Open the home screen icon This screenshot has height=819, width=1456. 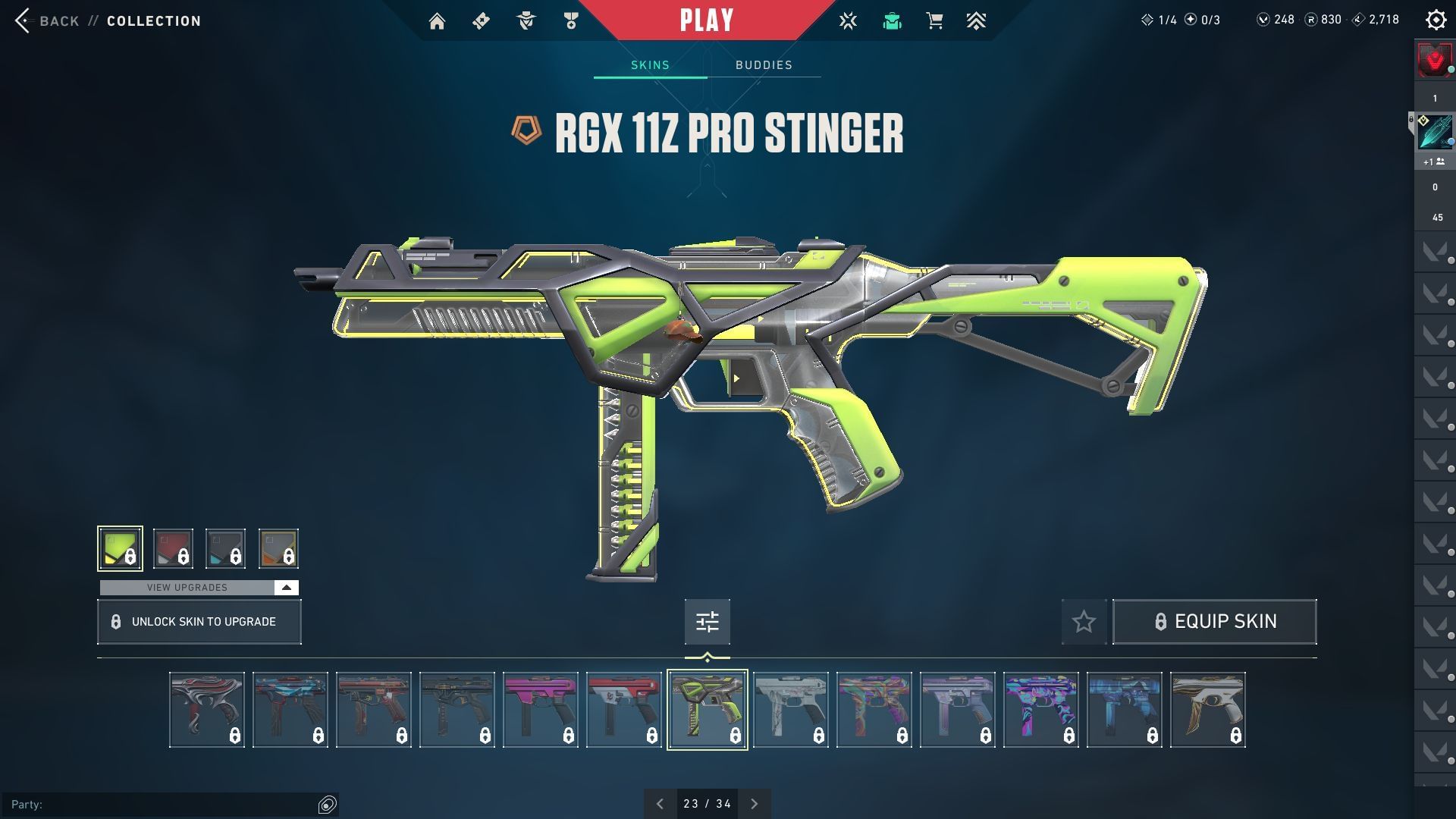(x=437, y=21)
